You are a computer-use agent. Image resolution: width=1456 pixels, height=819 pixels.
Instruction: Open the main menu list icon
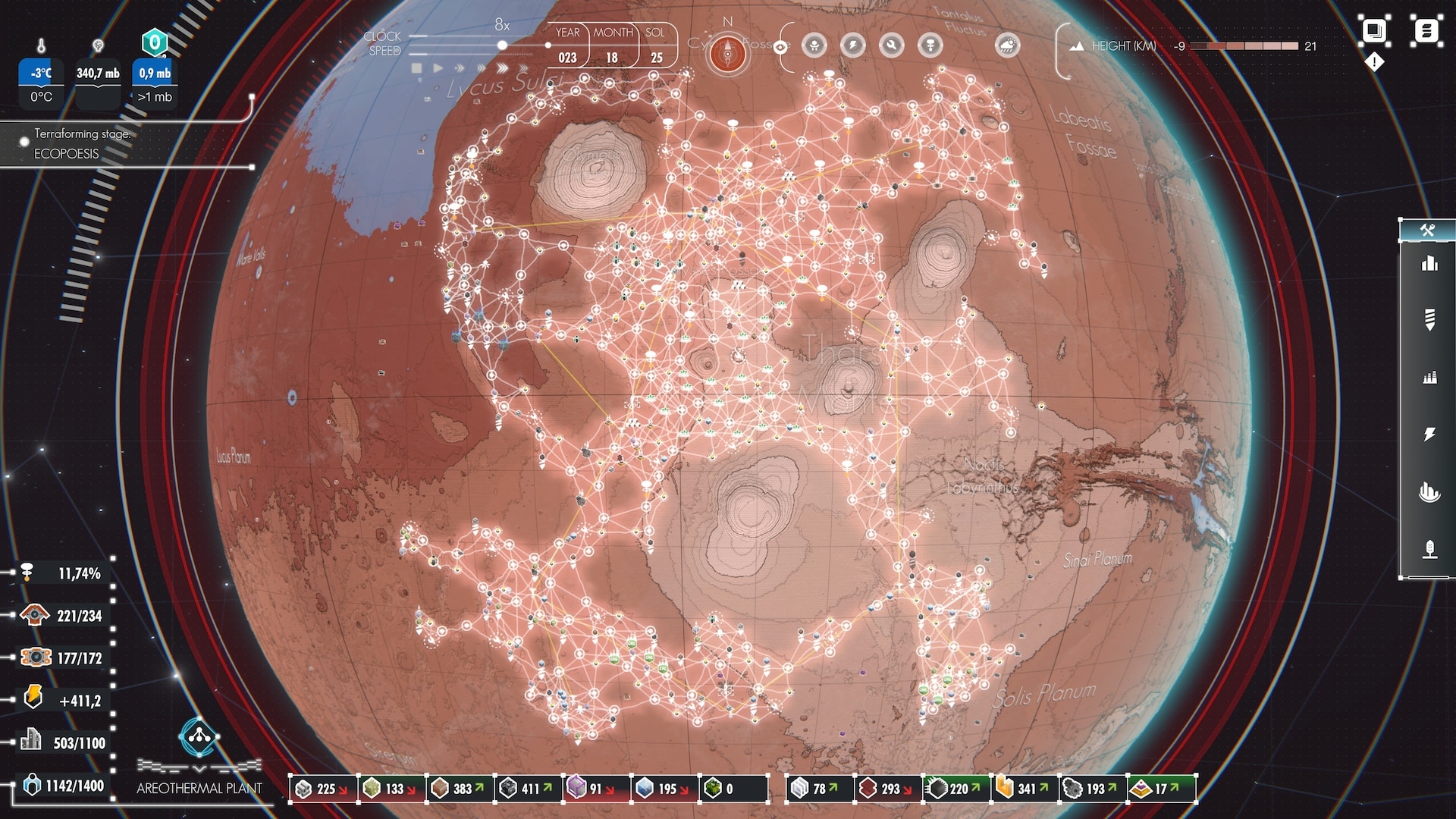tap(1426, 31)
